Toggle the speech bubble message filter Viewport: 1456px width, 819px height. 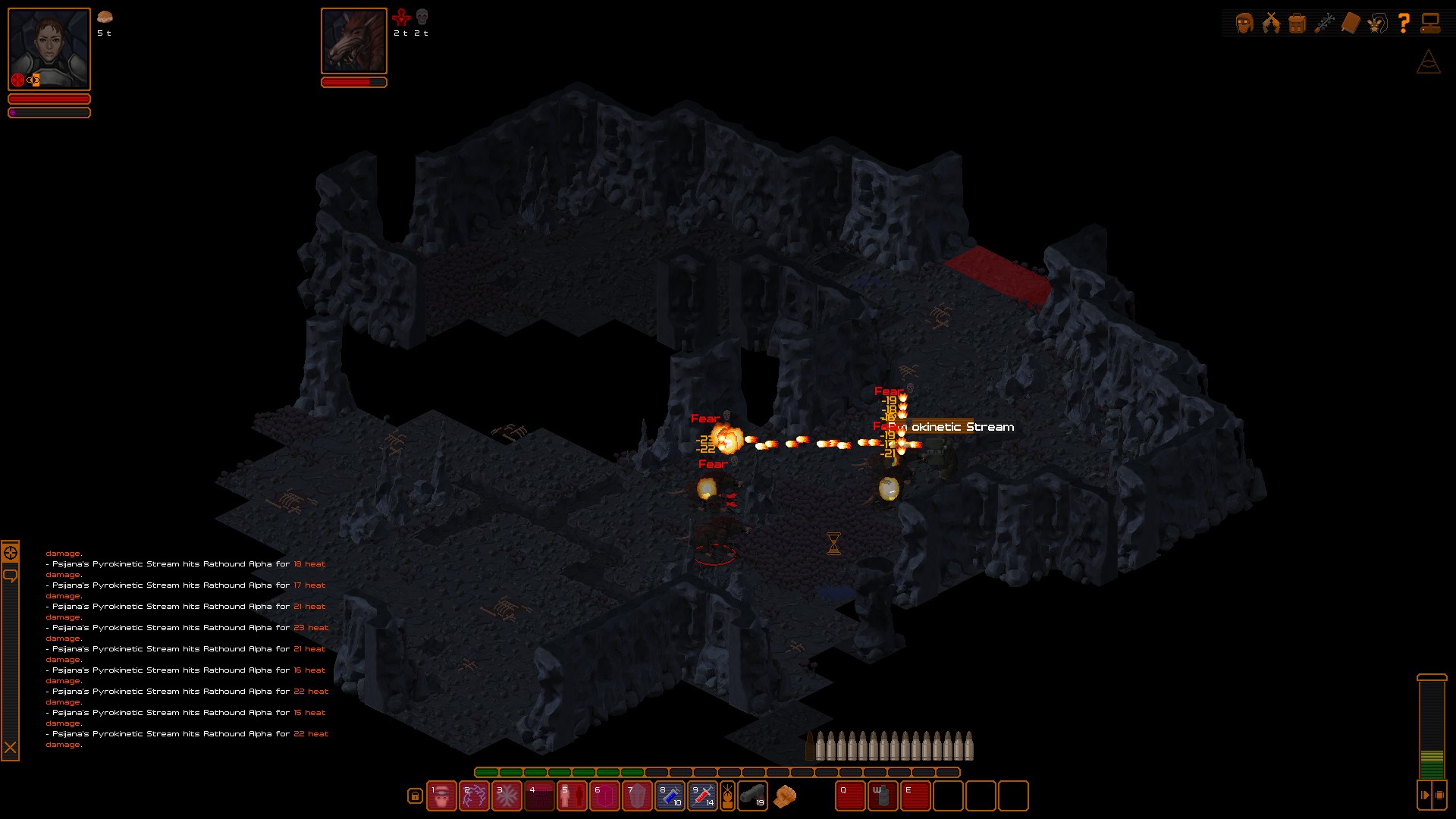coord(11,576)
